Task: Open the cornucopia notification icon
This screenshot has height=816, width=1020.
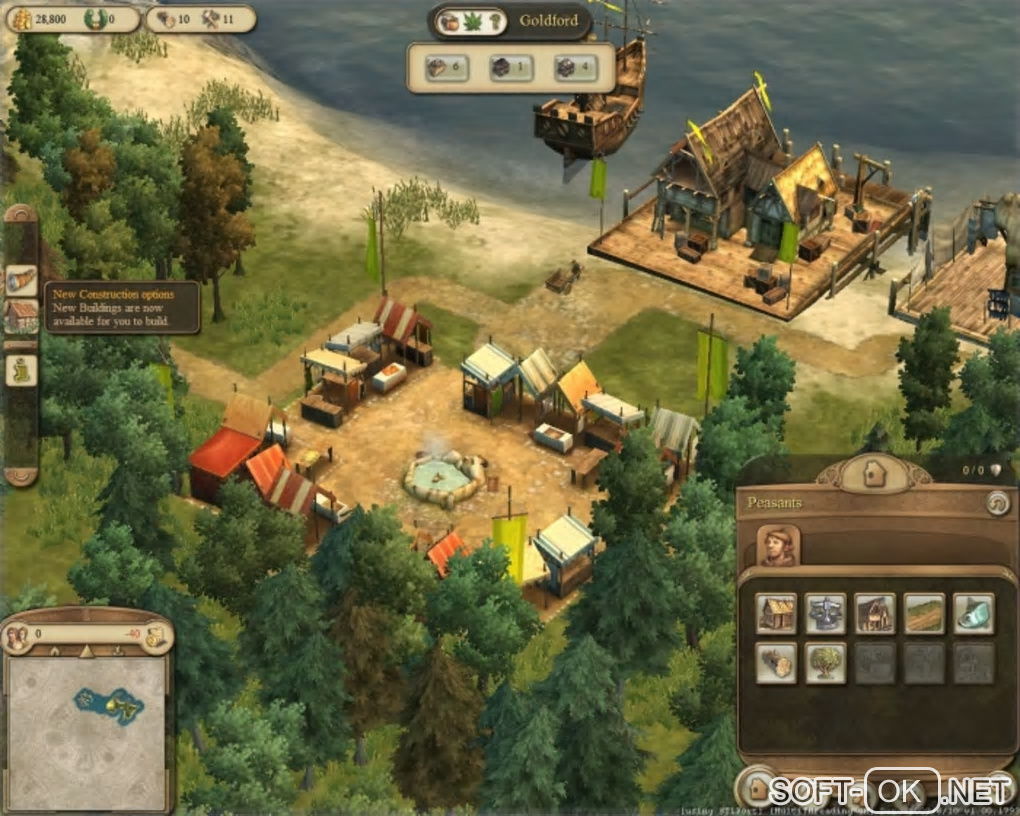Action: 21,281
